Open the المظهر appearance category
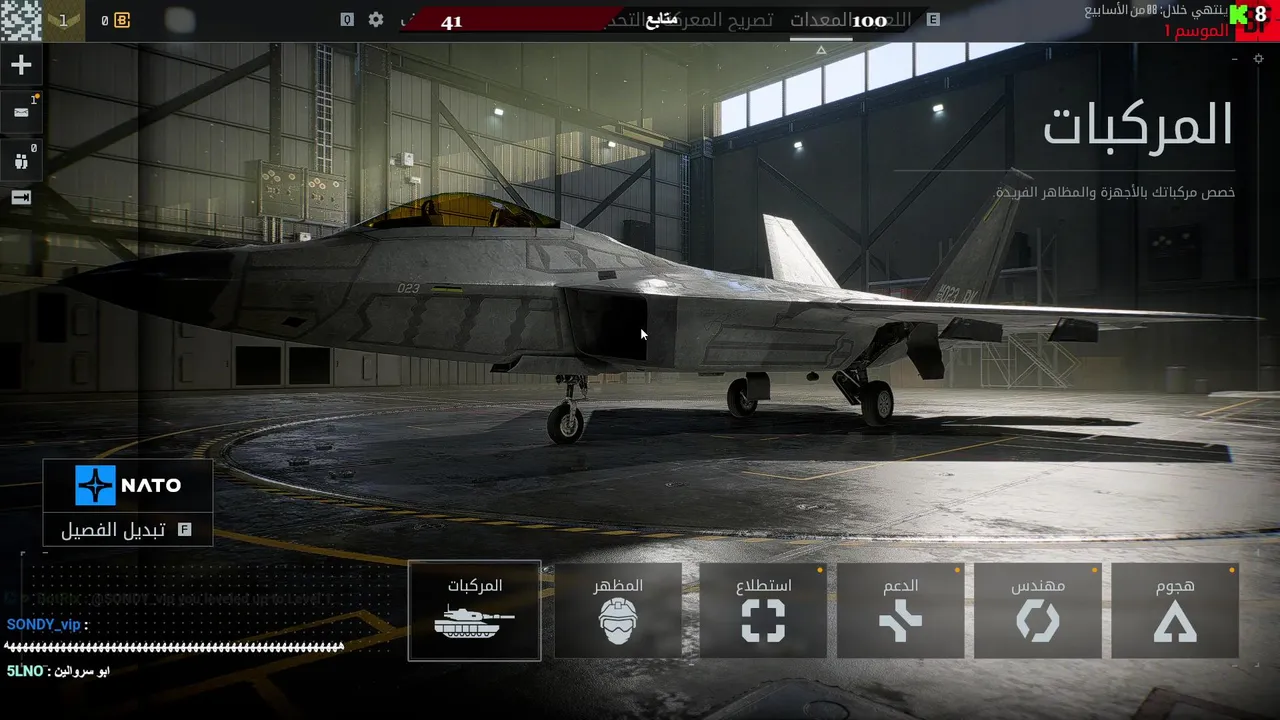 [x=618, y=610]
